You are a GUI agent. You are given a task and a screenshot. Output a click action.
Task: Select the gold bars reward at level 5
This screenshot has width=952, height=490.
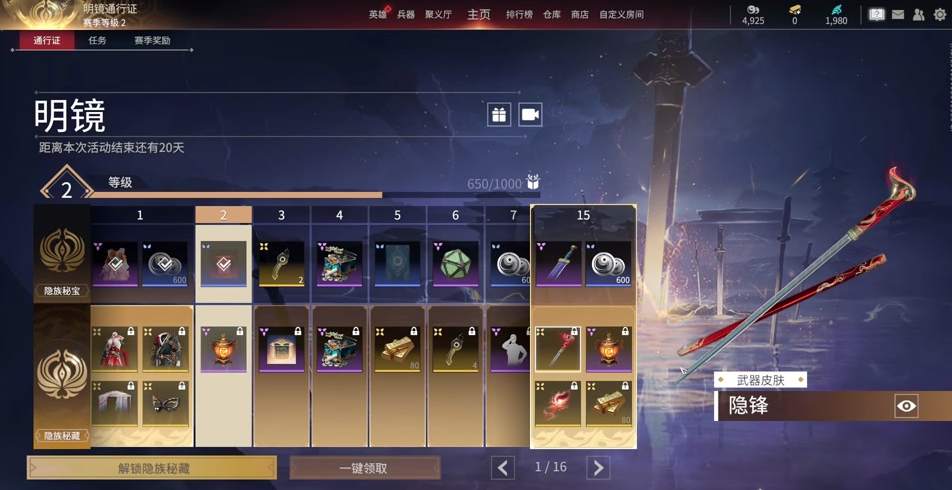pyautogui.click(x=398, y=349)
